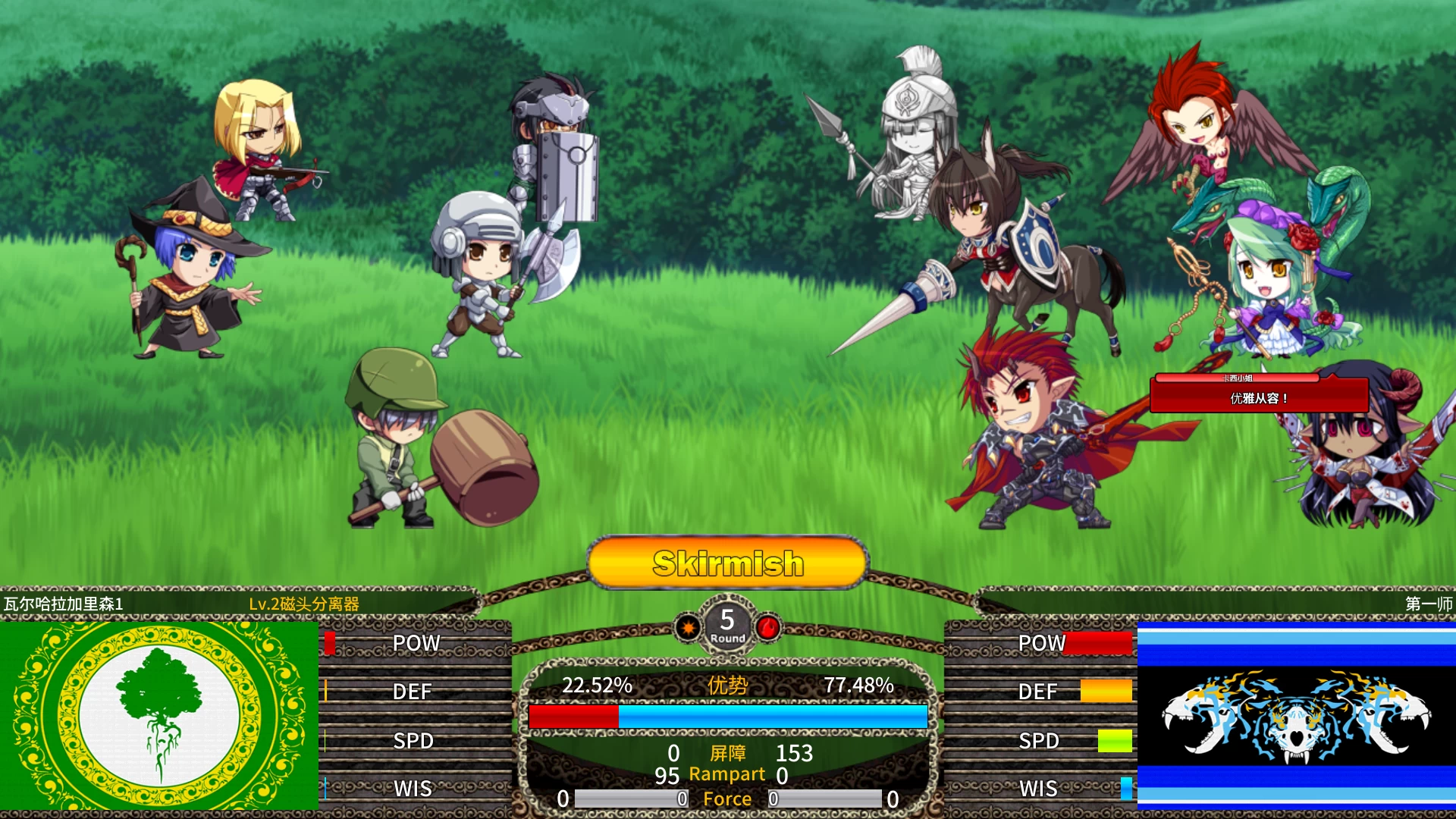Click the orange DEF stat marker on left panel

[x=327, y=691]
